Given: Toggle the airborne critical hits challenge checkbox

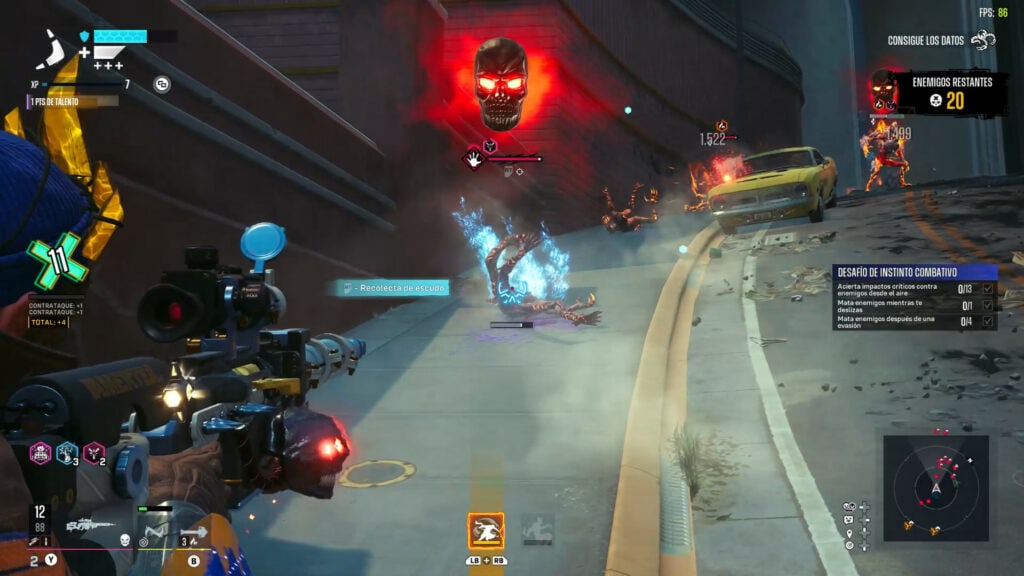Looking at the screenshot, I should 988,289.
